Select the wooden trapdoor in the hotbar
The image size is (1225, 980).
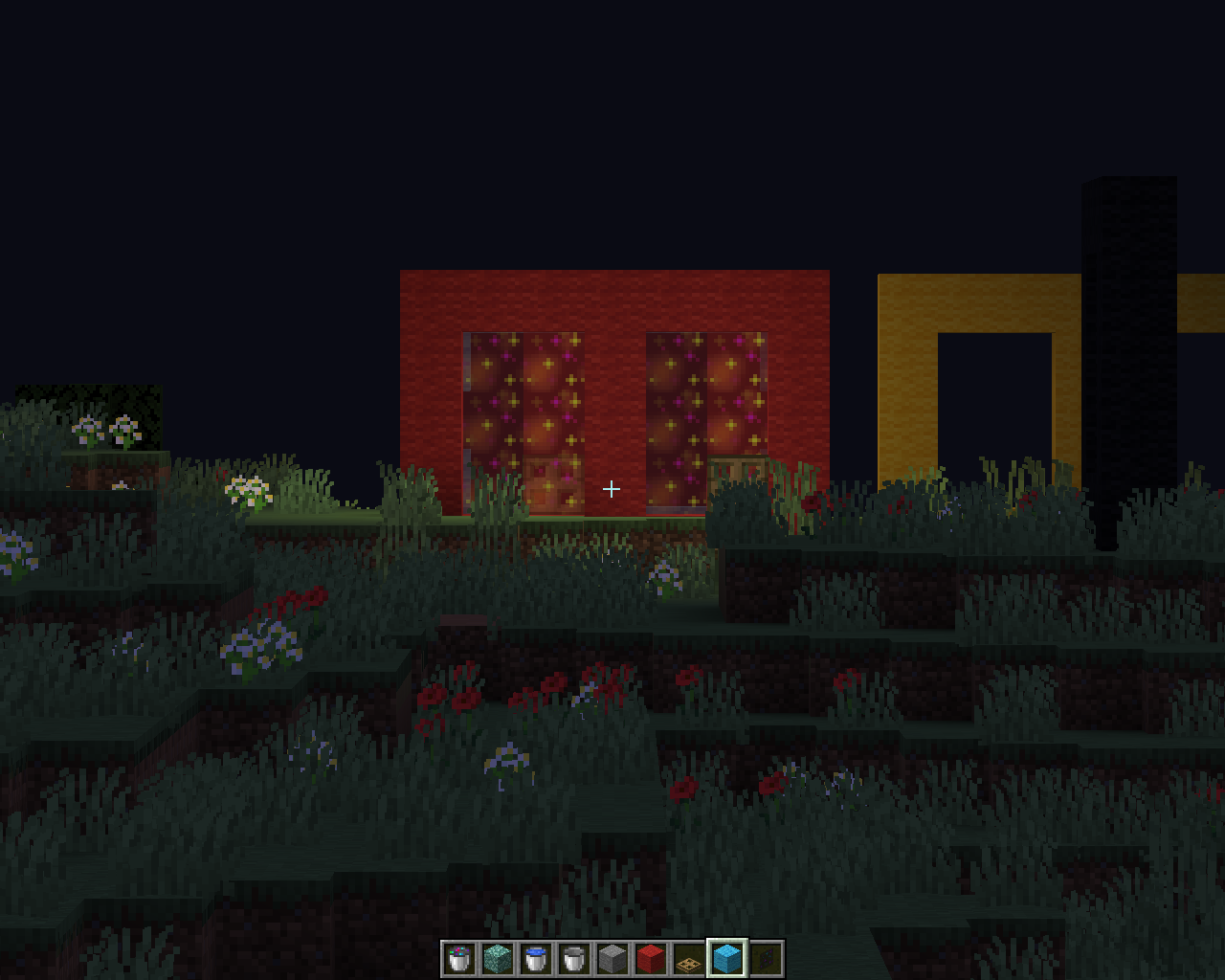(x=688, y=957)
